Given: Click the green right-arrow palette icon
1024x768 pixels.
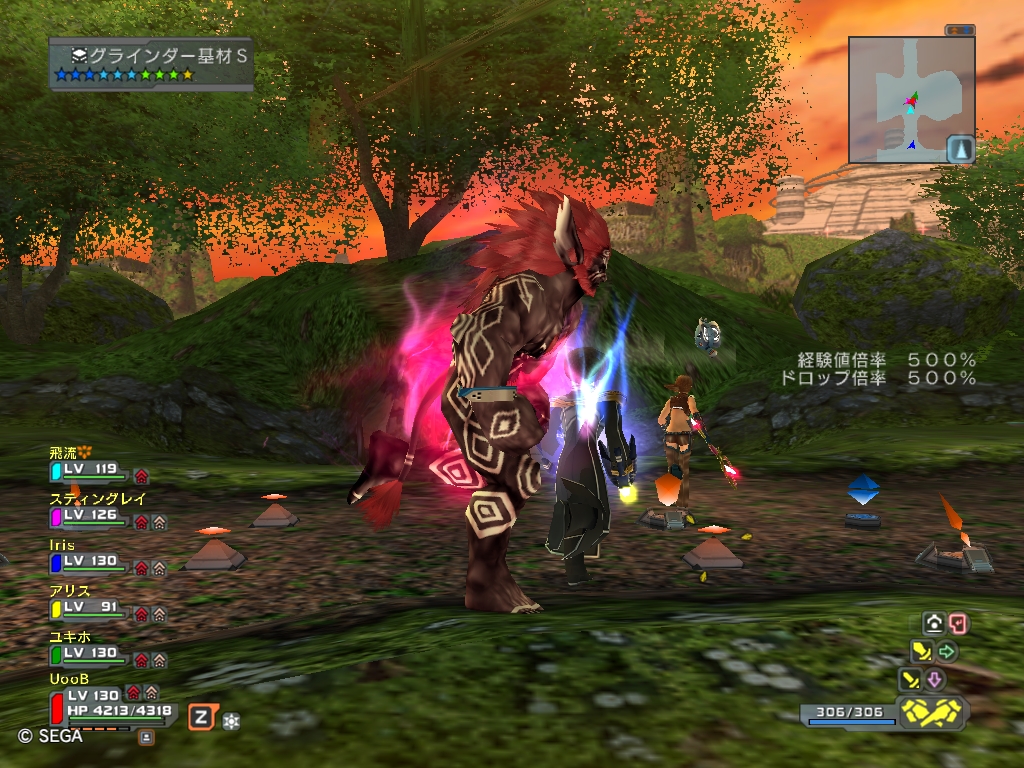Looking at the screenshot, I should point(946,652).
